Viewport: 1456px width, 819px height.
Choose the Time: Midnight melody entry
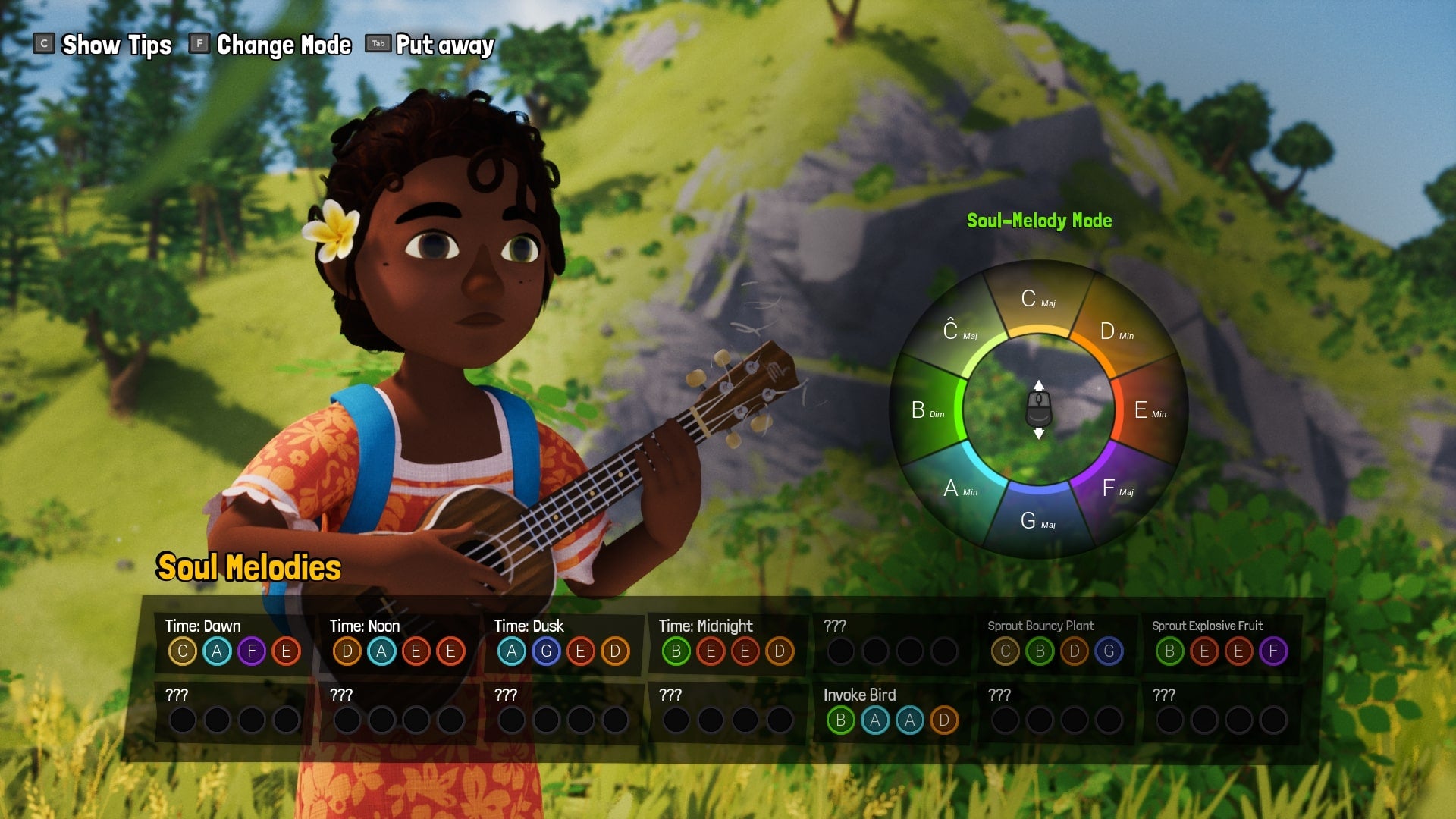(727, 642)
